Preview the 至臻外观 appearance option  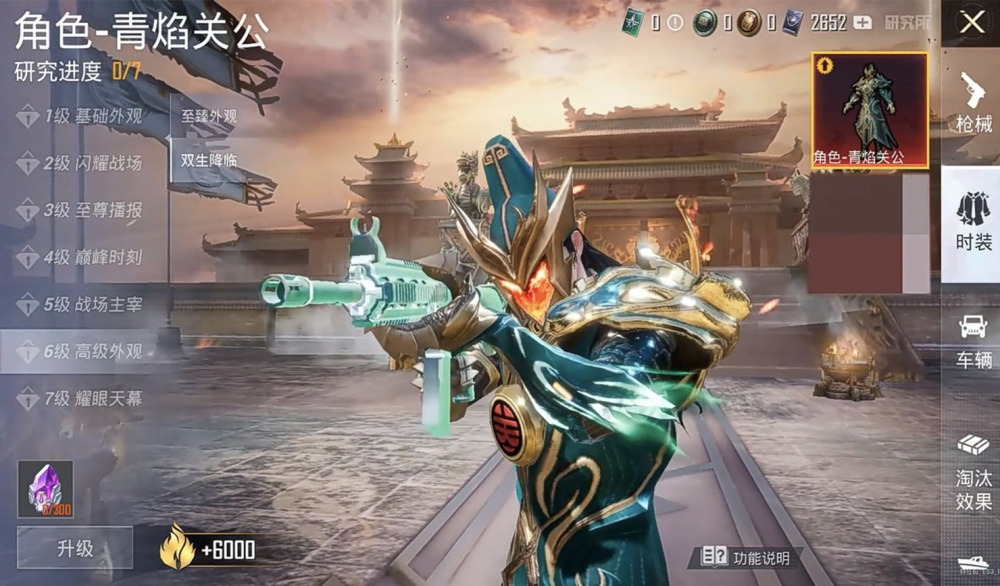tap(208, 116)
